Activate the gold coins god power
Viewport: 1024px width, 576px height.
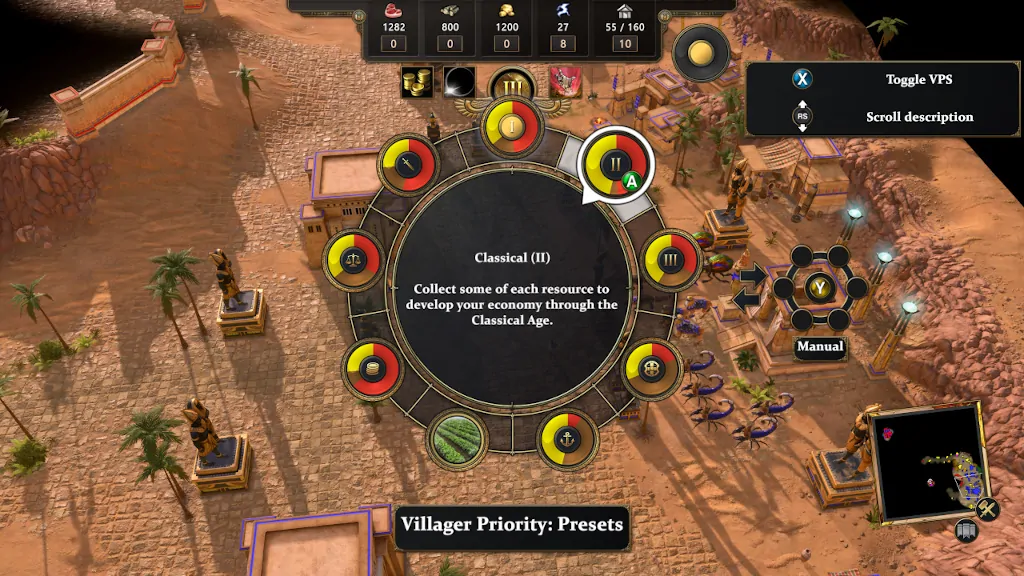(x=417, y=83)
